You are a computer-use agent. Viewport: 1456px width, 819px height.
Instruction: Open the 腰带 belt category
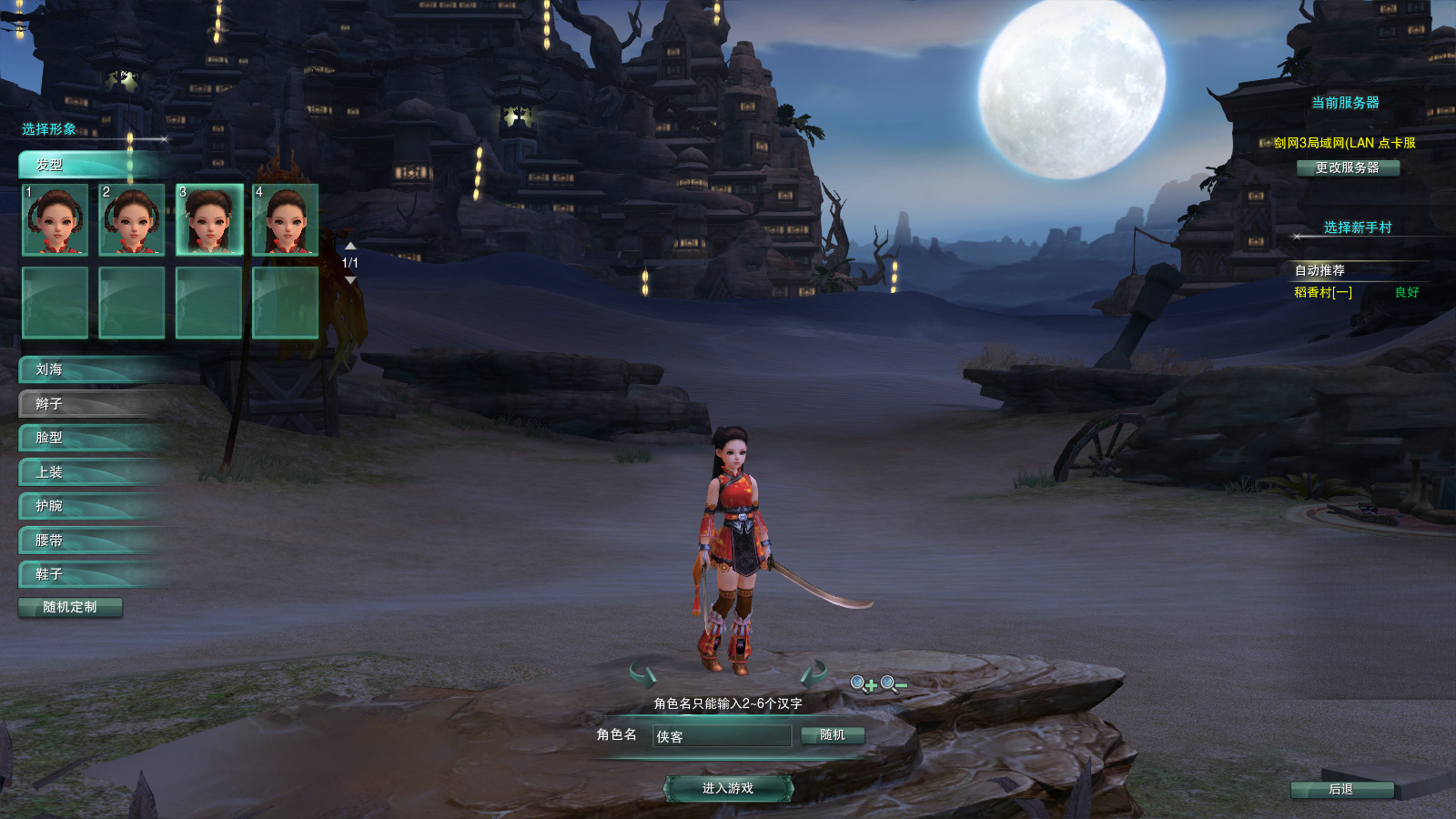(x=91, y=540)
